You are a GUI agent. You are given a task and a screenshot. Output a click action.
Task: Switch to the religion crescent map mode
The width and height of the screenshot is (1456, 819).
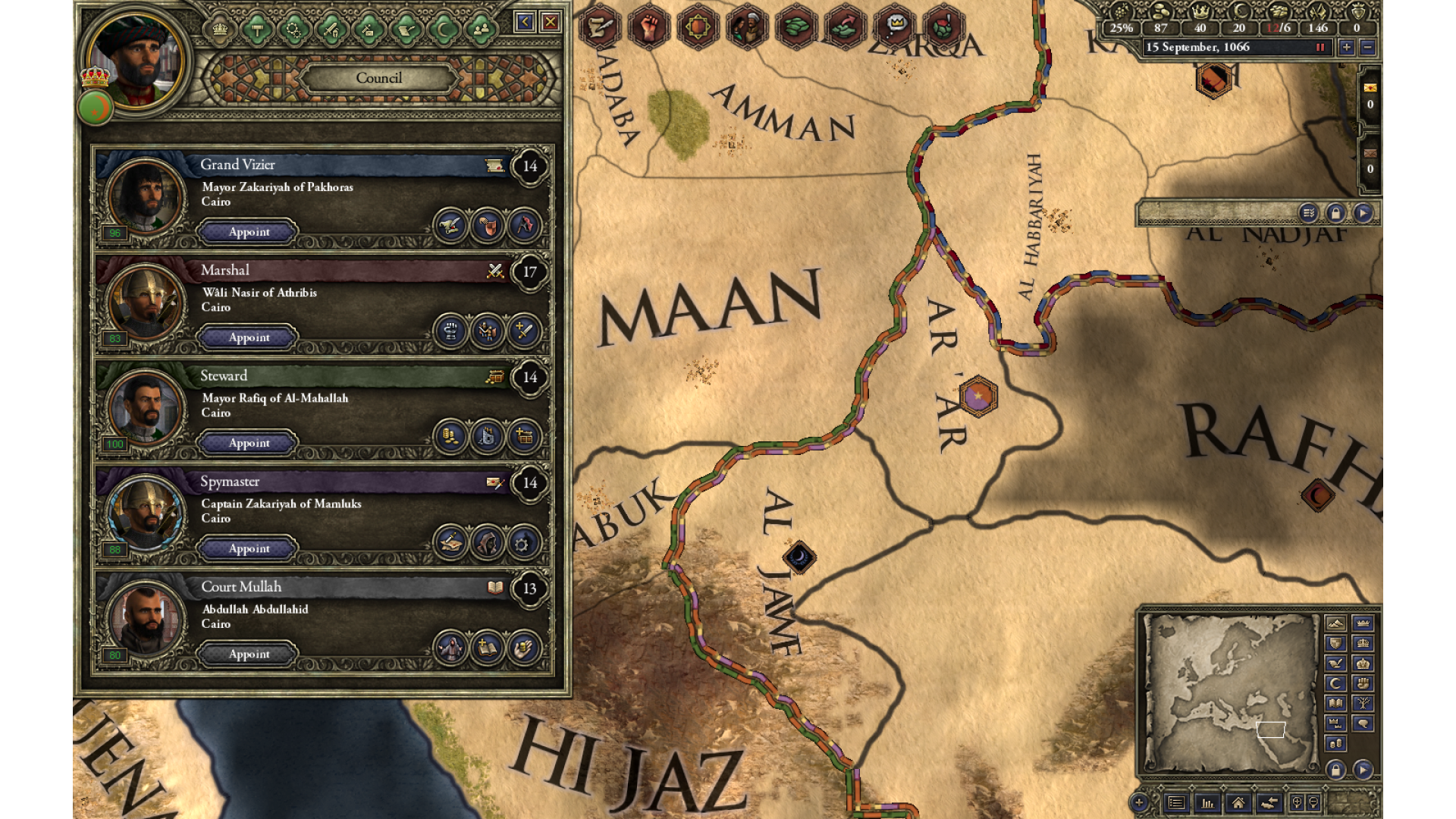coord(1335,683)
